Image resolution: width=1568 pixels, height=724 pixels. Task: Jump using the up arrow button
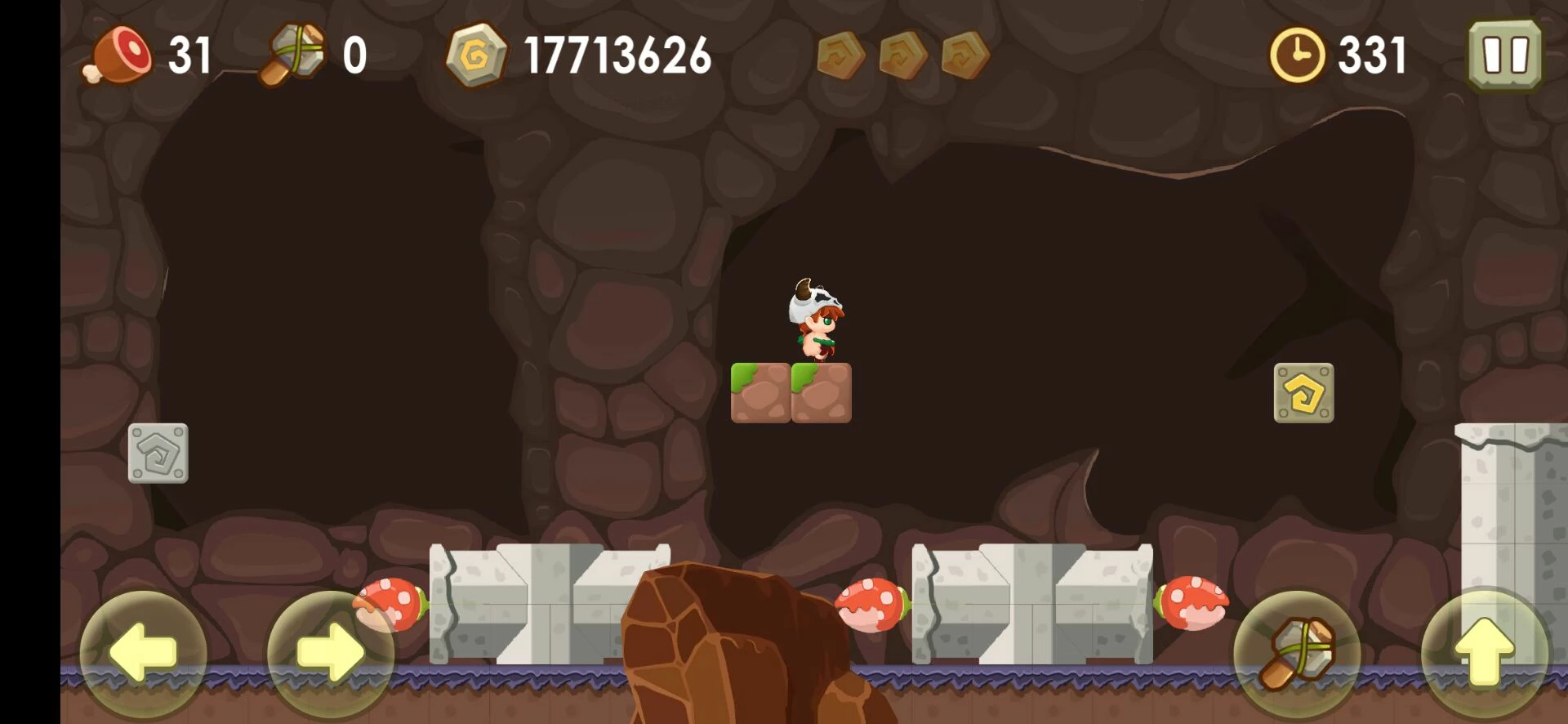tap(1484, 652)
